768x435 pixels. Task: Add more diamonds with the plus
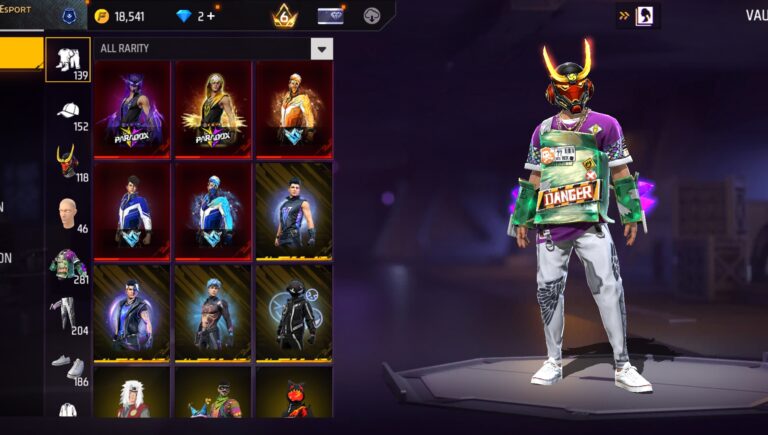point(211,16)
